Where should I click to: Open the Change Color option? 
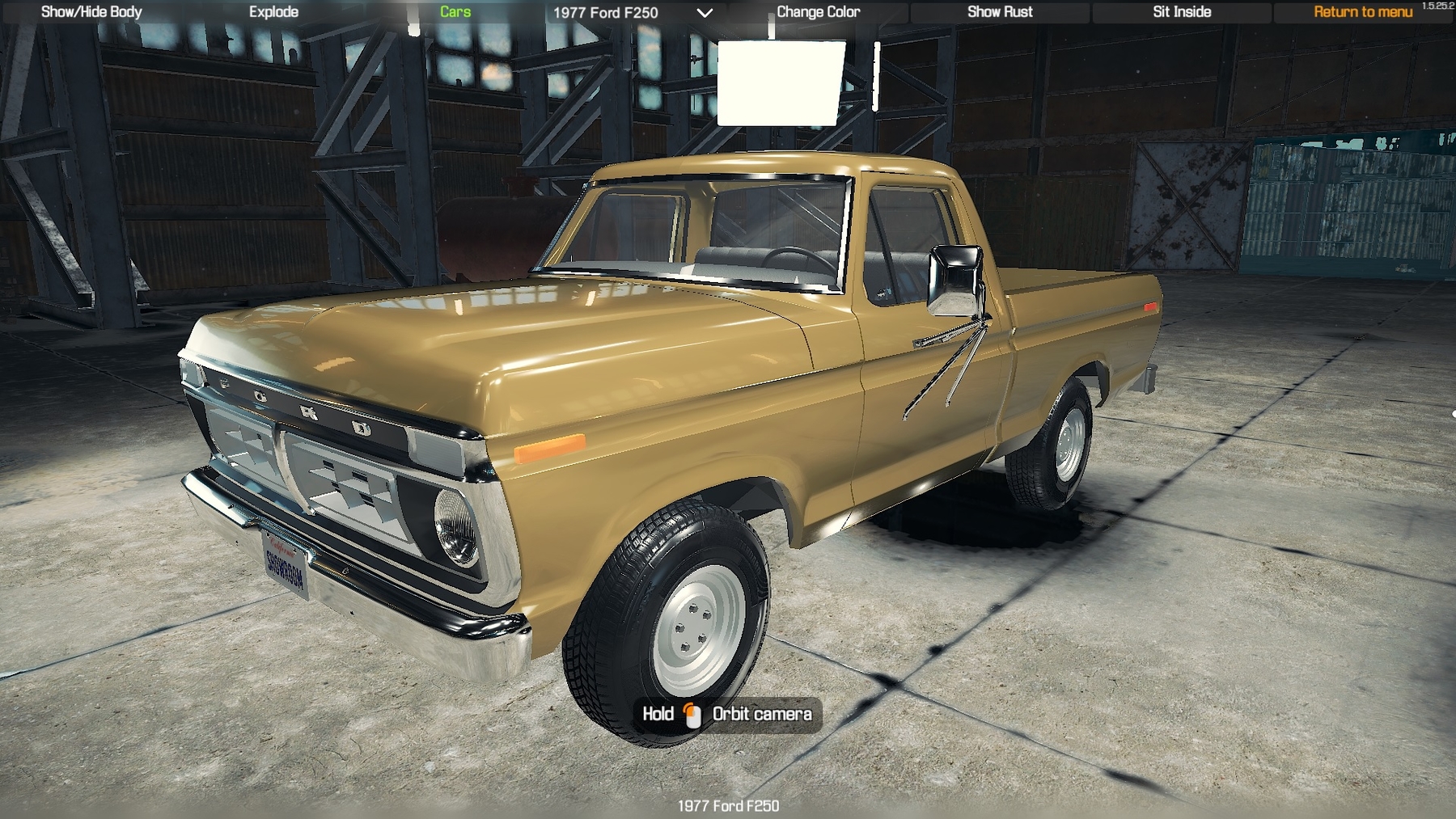[818, 12]
